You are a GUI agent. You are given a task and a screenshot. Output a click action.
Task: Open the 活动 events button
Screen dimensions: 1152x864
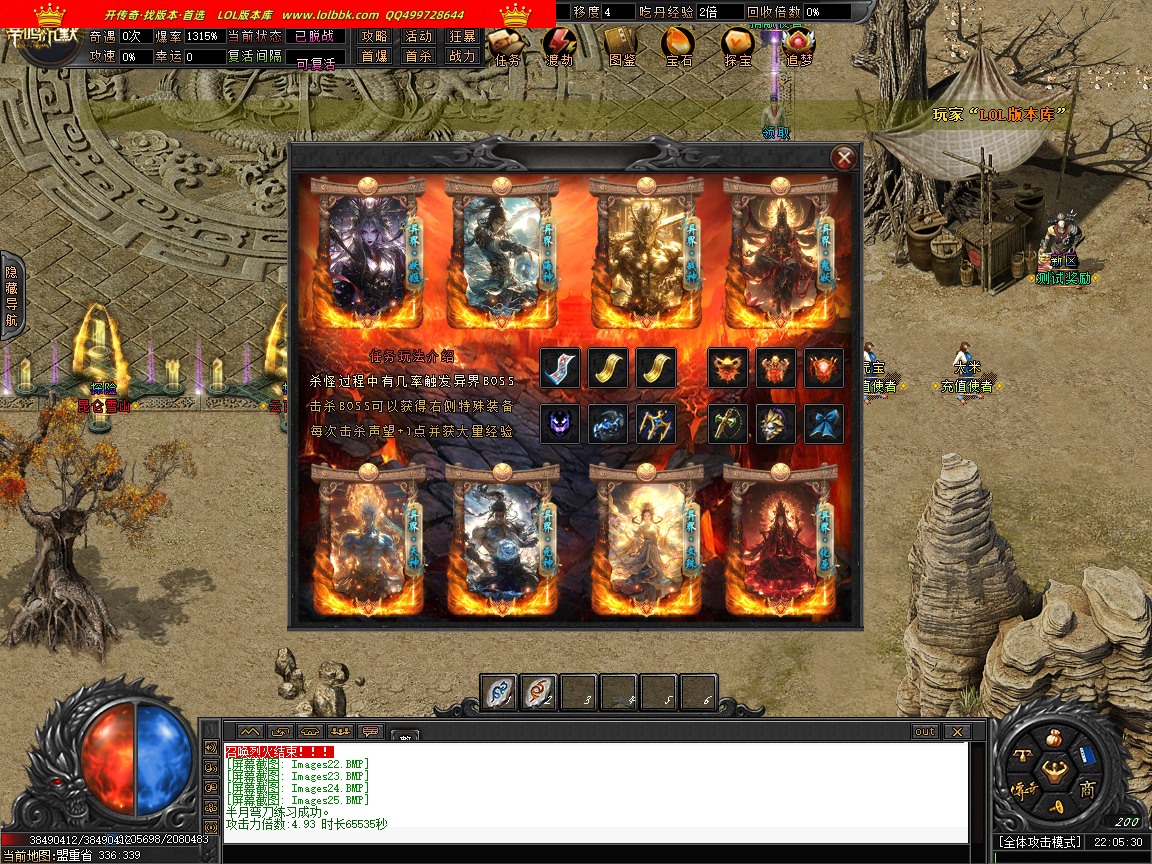418,36
